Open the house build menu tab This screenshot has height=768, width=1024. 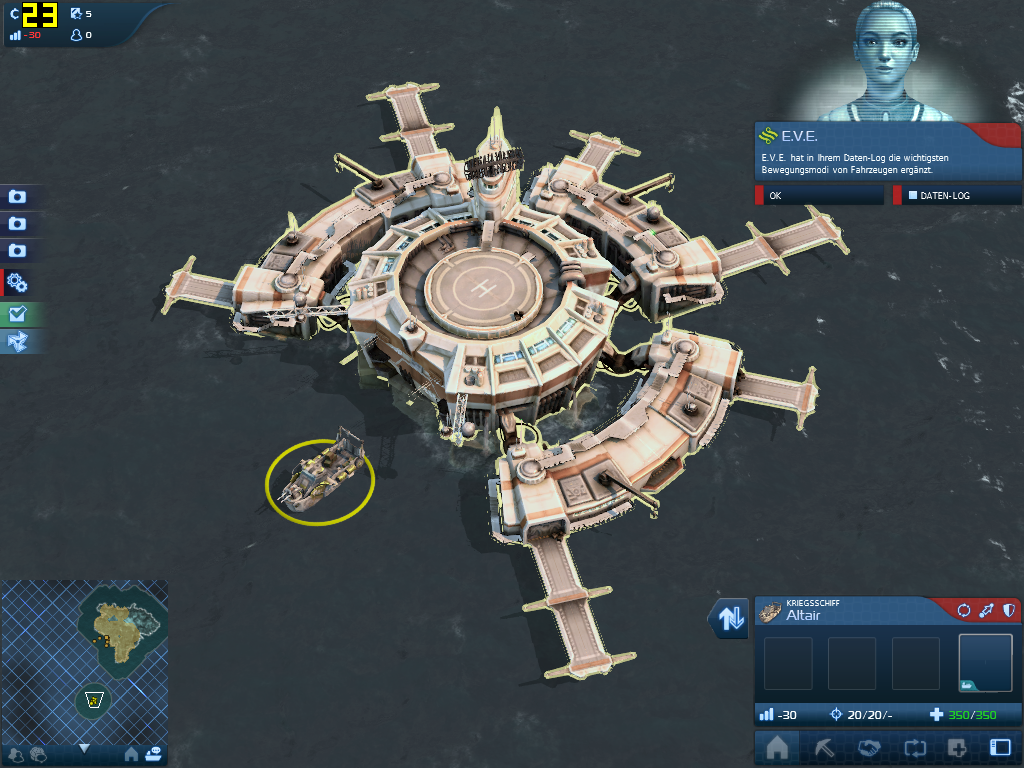point(777,748)
